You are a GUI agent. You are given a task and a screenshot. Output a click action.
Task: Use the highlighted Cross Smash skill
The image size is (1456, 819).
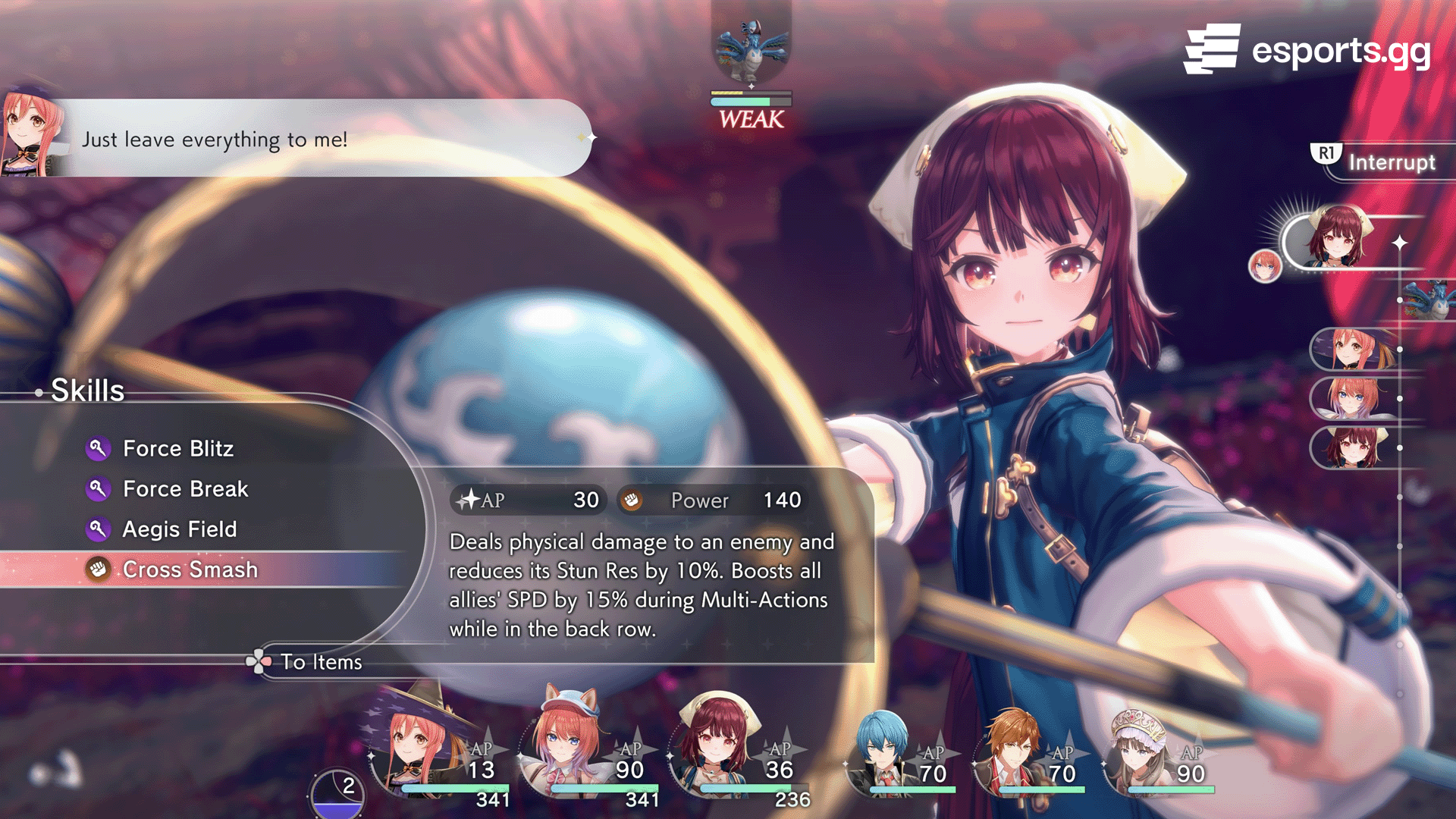coord(190,570)
